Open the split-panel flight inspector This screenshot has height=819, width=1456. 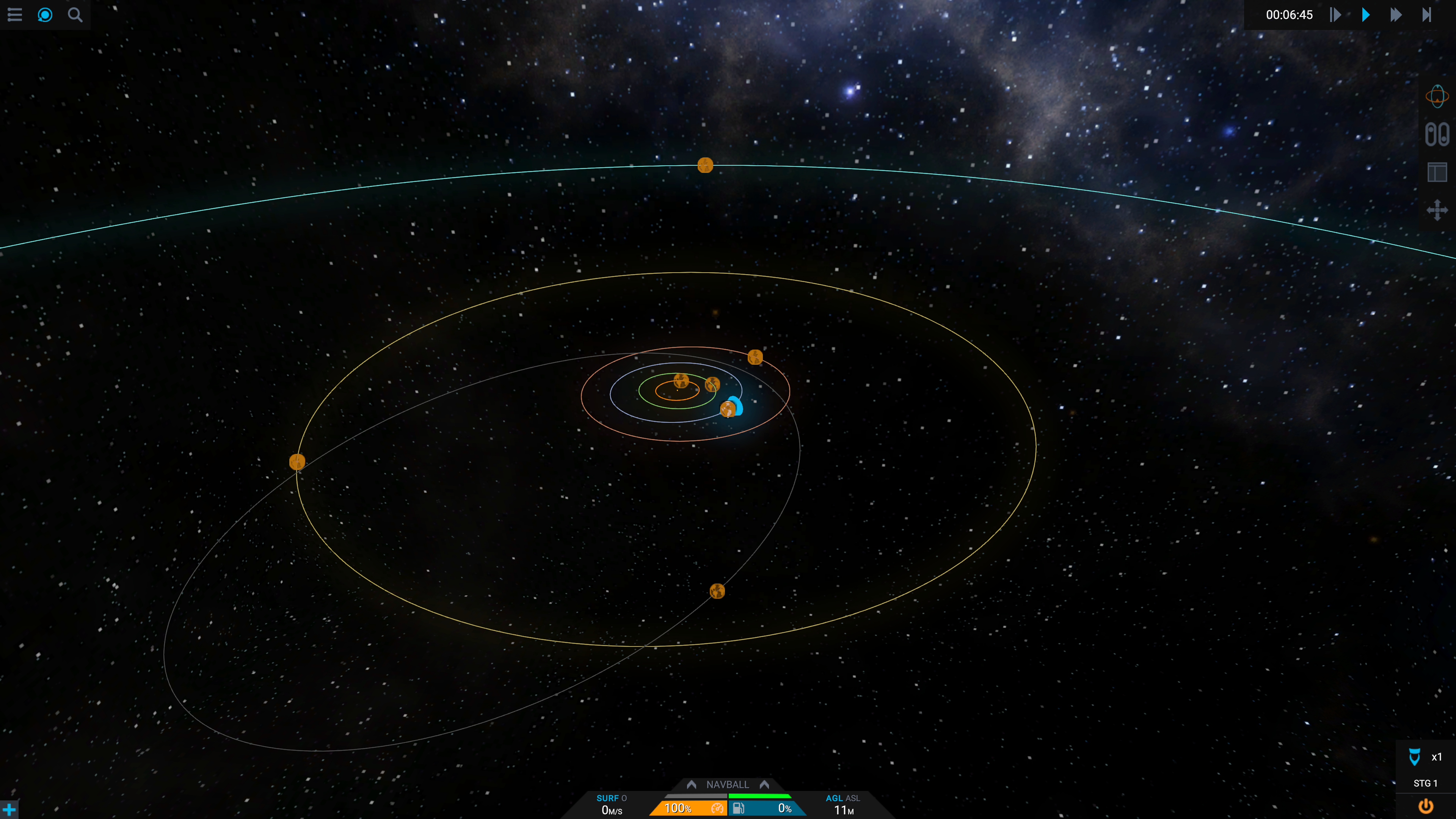pos(1437,173)
